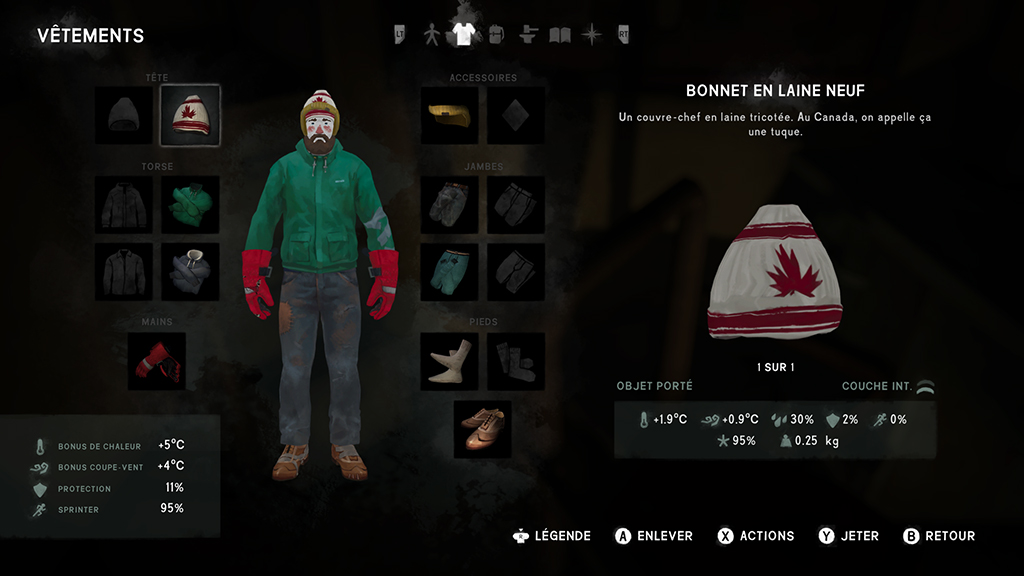Switch to the crafting workbench tab

pos(529,35)
